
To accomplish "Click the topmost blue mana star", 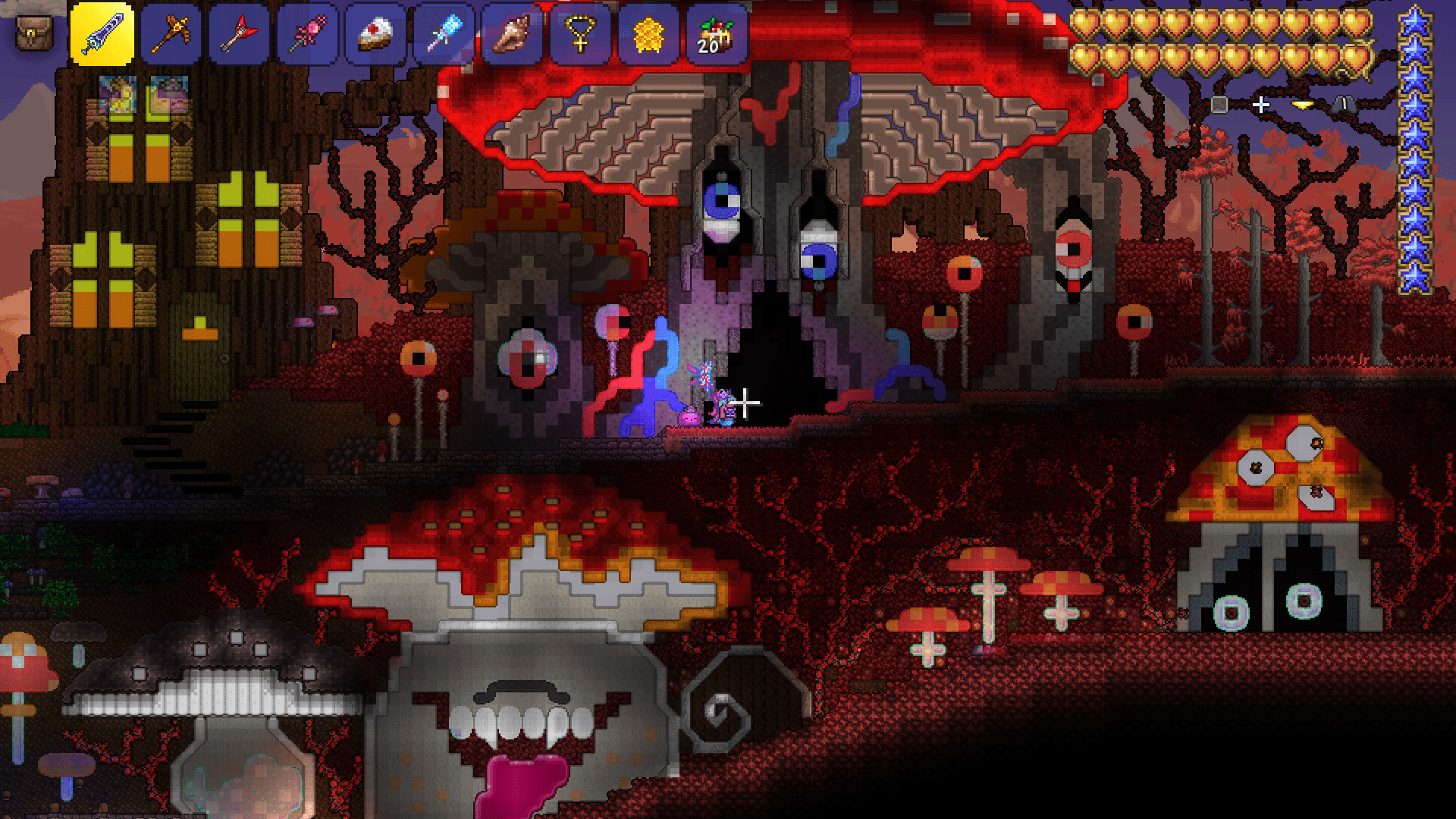I will click(x=1415, y=21).
